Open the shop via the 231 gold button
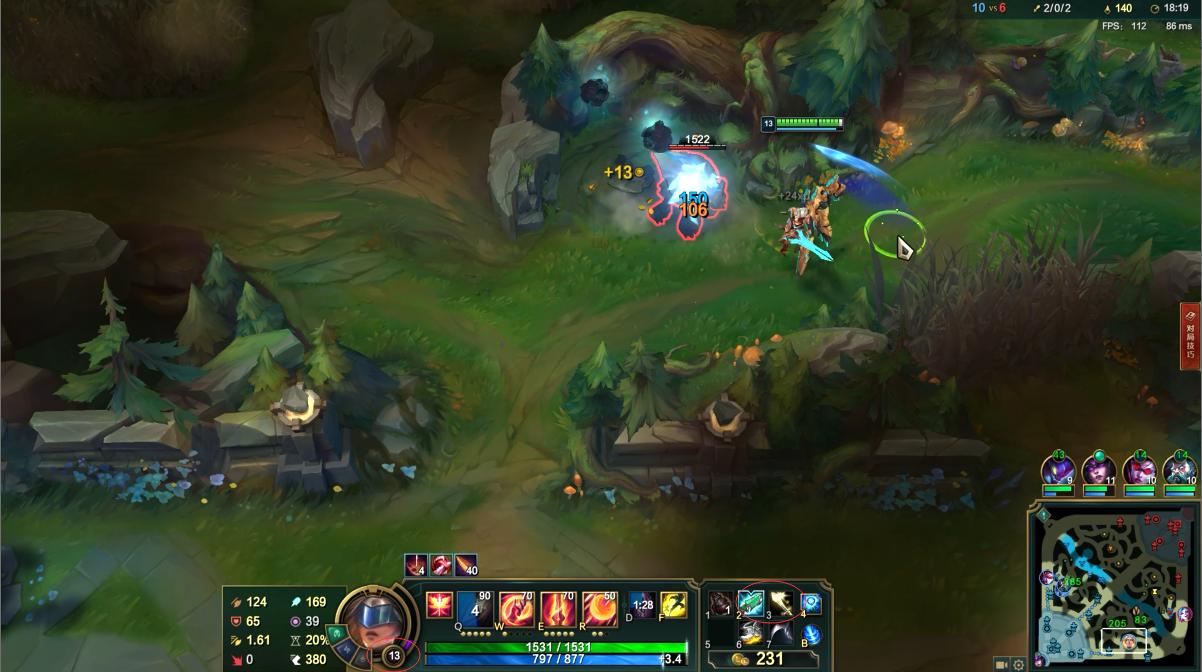The height and width of the screenshot is (672, 1202). click(x=762, y=660)
